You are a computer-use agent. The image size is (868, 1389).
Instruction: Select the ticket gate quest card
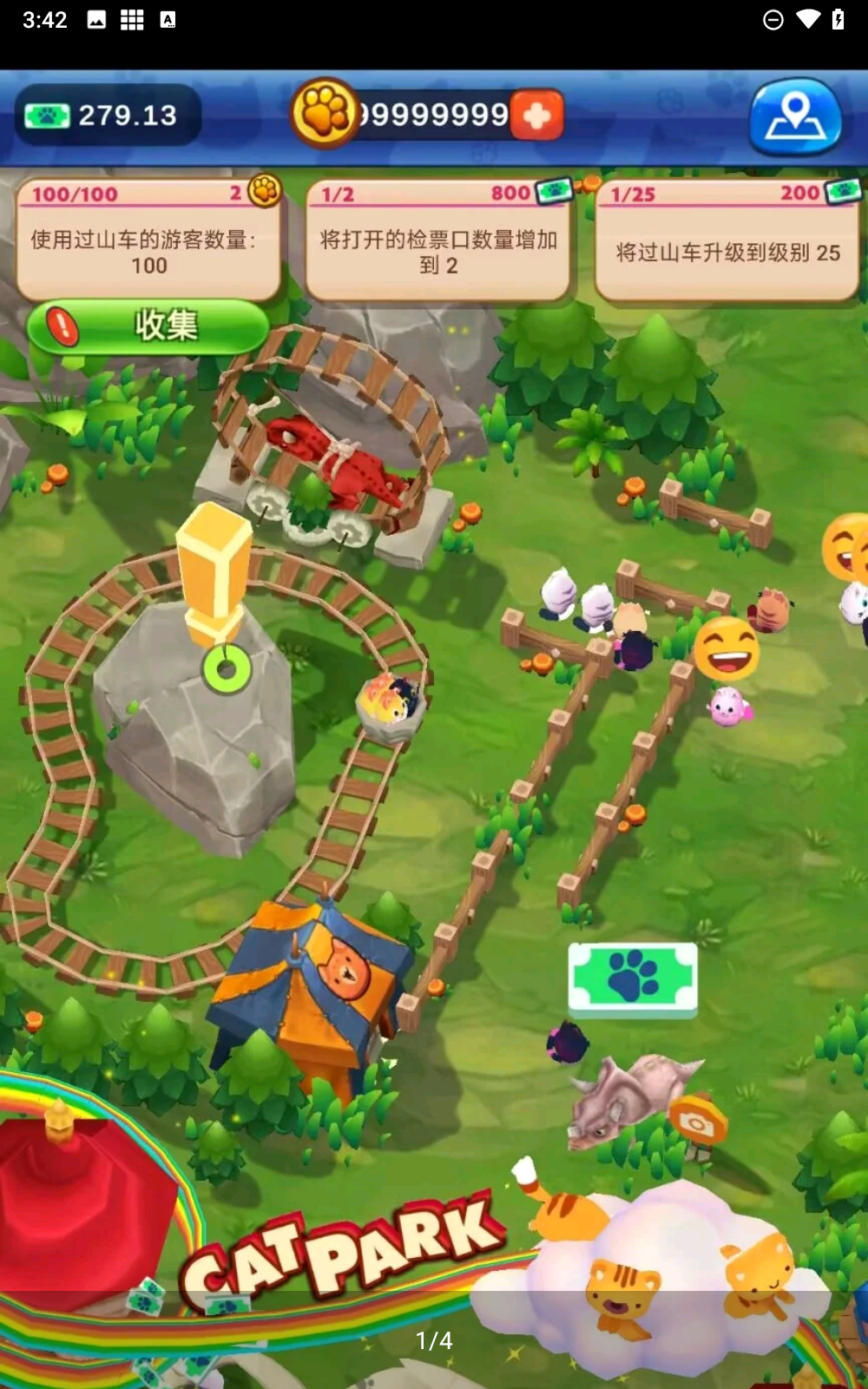[437, 240]
